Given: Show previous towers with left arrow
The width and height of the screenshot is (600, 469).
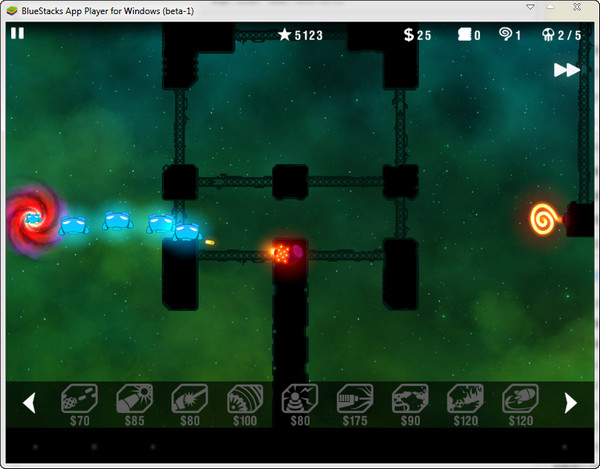Looking at the screenshot, I should pos(29,403).
